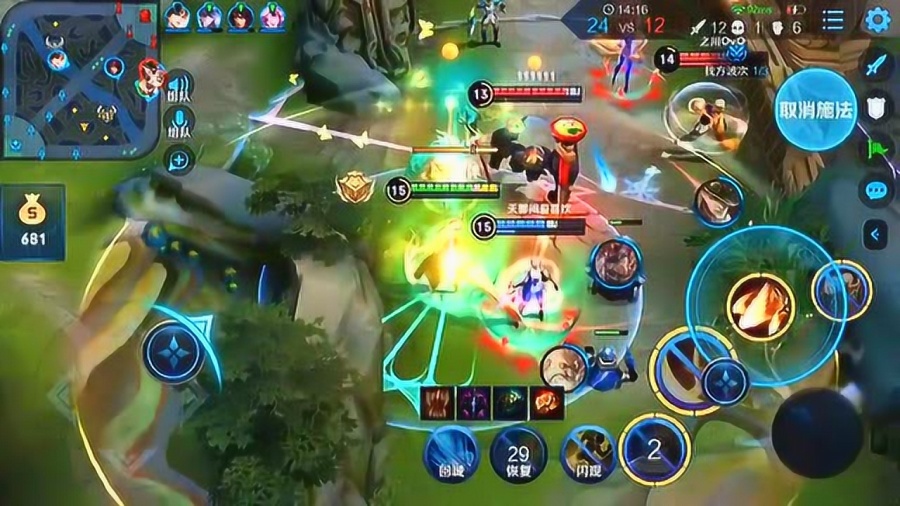The width and height of the screenshot is (900, 506).
Task: Toggle the team speaker voice button
Action: pyautogui.click(x=180, y=86)
